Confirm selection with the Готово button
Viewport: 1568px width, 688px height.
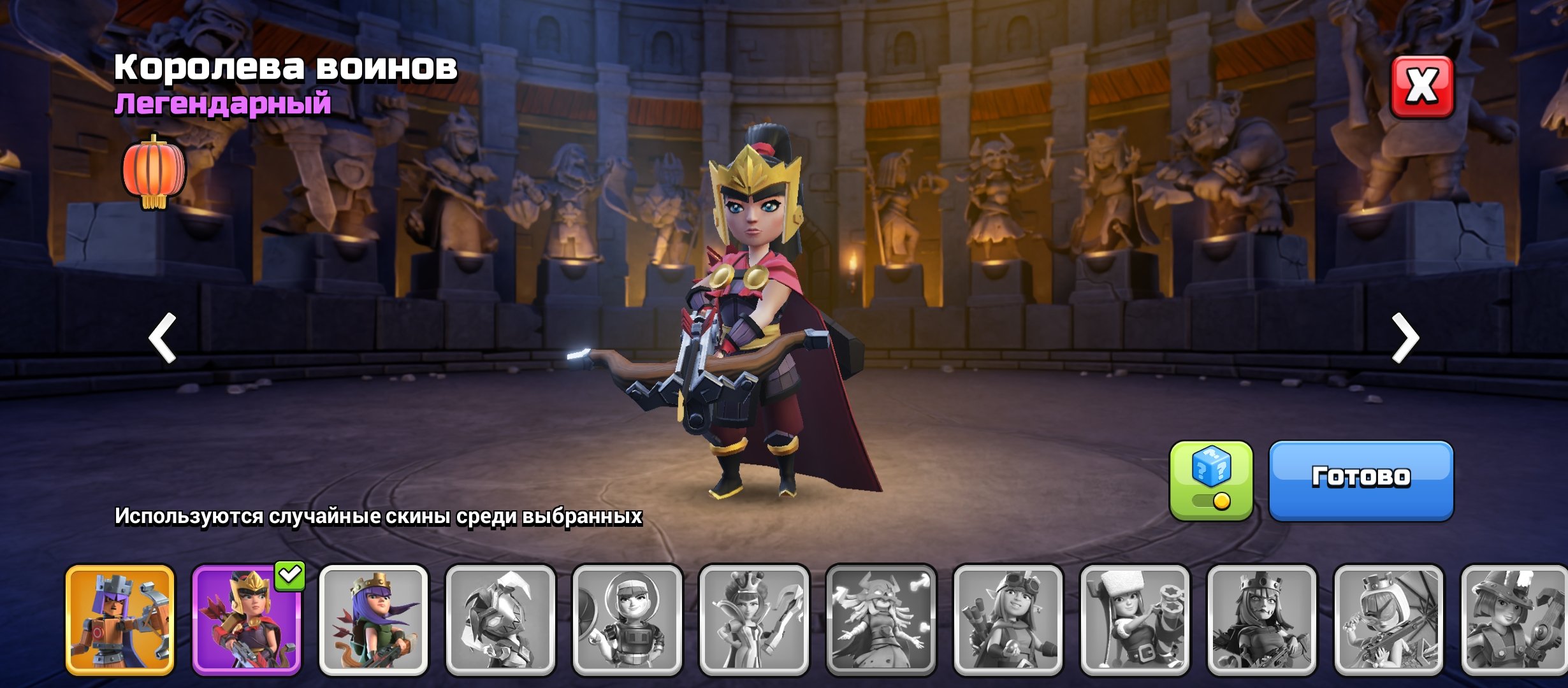click(1361, 480)
